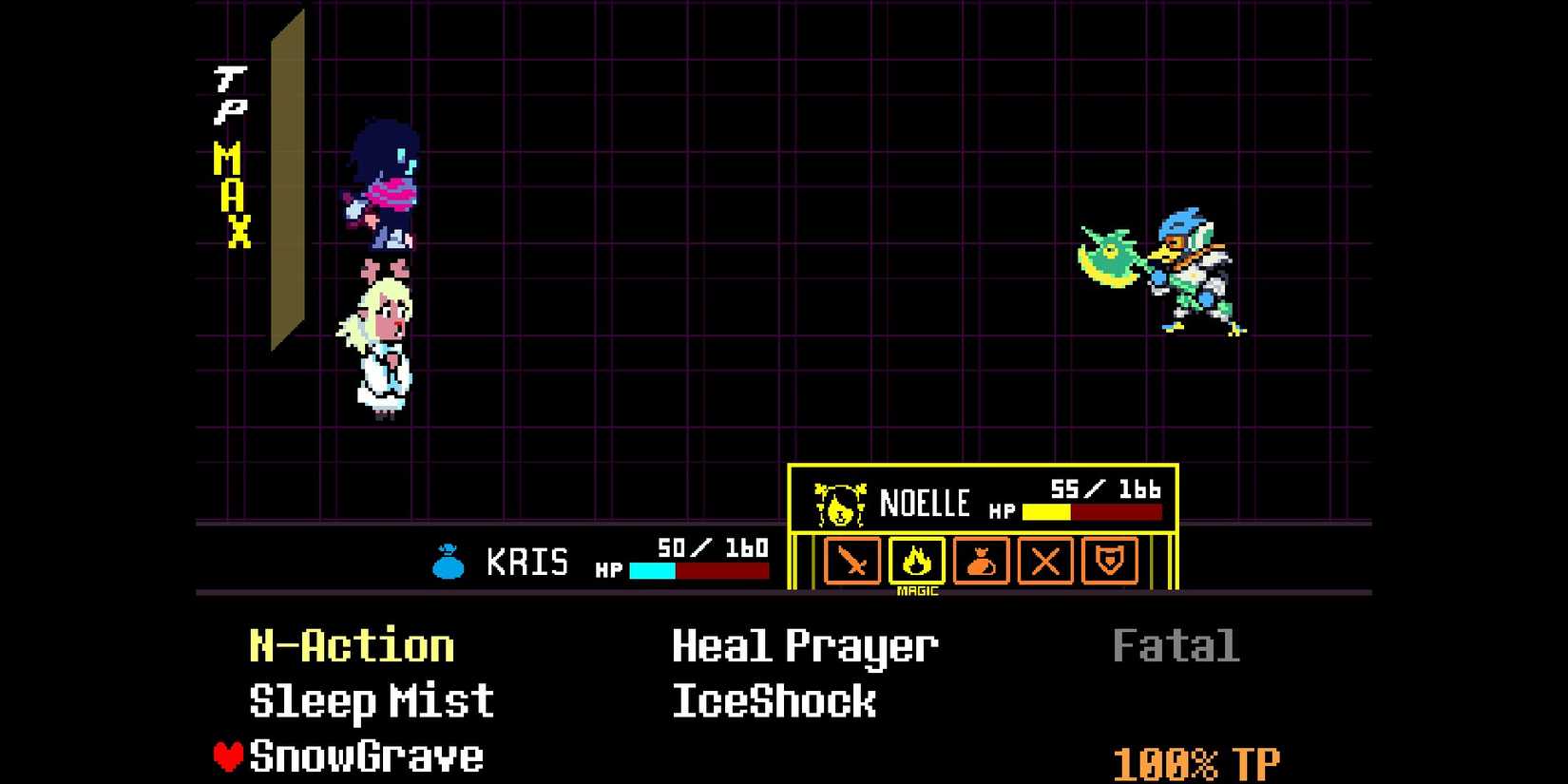The height and width of the screenshot is (784, 1568).
Task: Pick the N-Action command
Action: [x=349, y=644]
